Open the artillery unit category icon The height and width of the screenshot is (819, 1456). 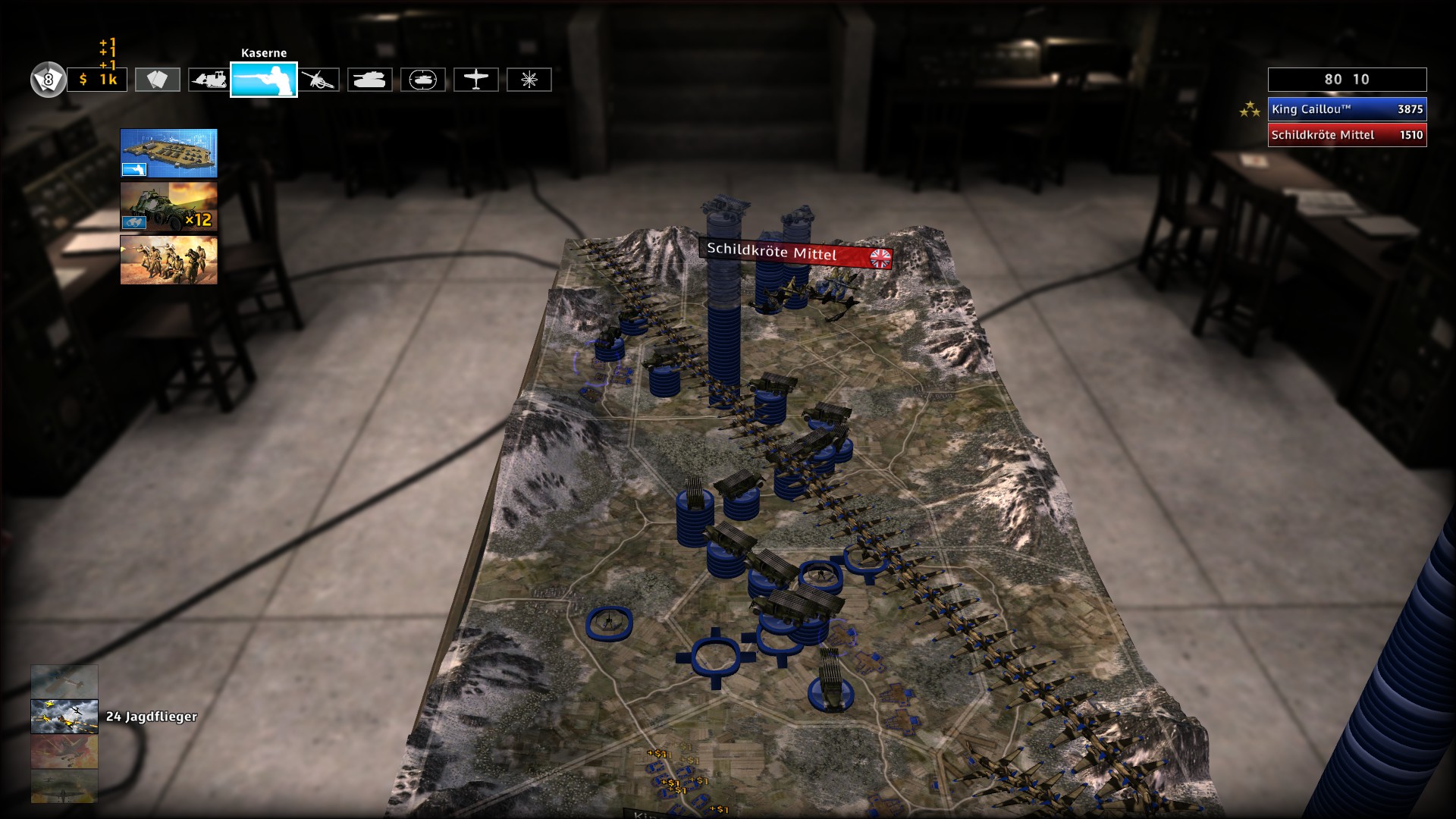(320, 80)
